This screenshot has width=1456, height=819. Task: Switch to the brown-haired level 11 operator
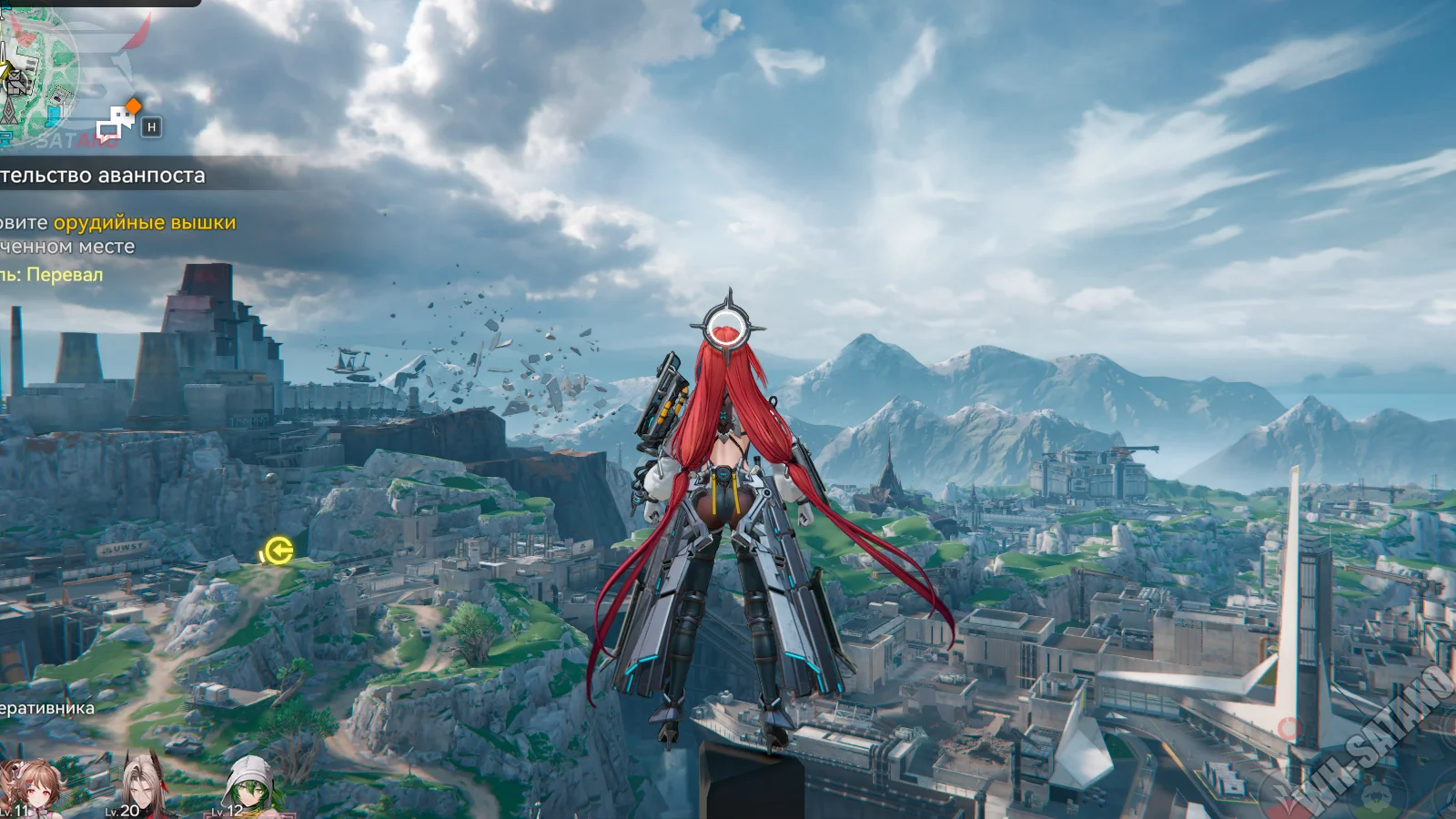pos(29,787)
